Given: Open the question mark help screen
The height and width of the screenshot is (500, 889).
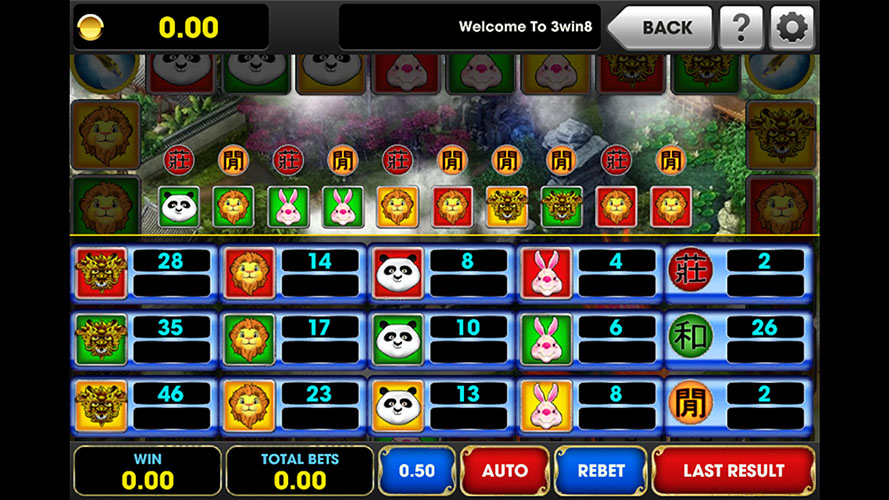Looking at the screenshot, I should coord(741,27).
